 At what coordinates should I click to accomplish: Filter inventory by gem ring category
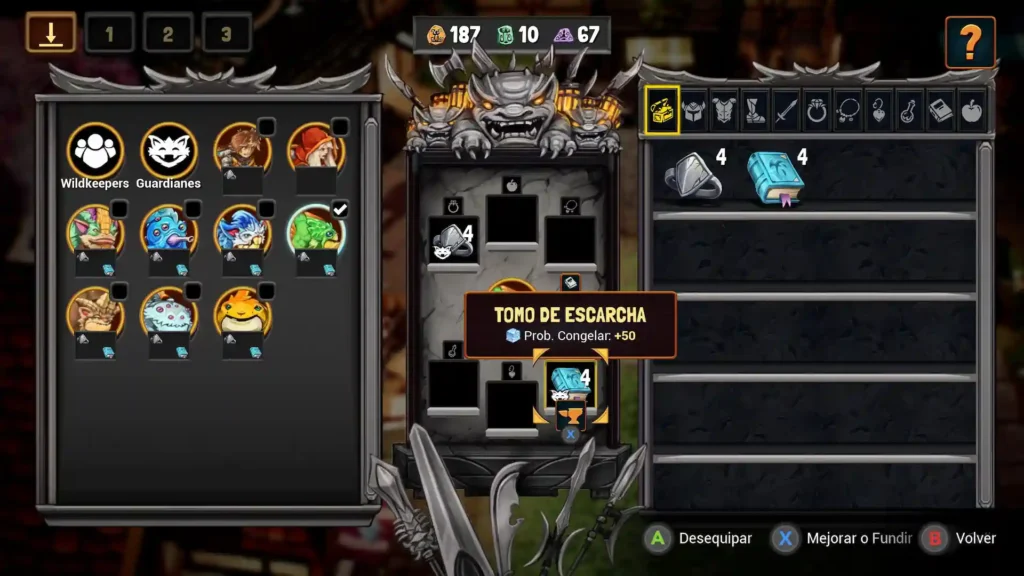817,109
